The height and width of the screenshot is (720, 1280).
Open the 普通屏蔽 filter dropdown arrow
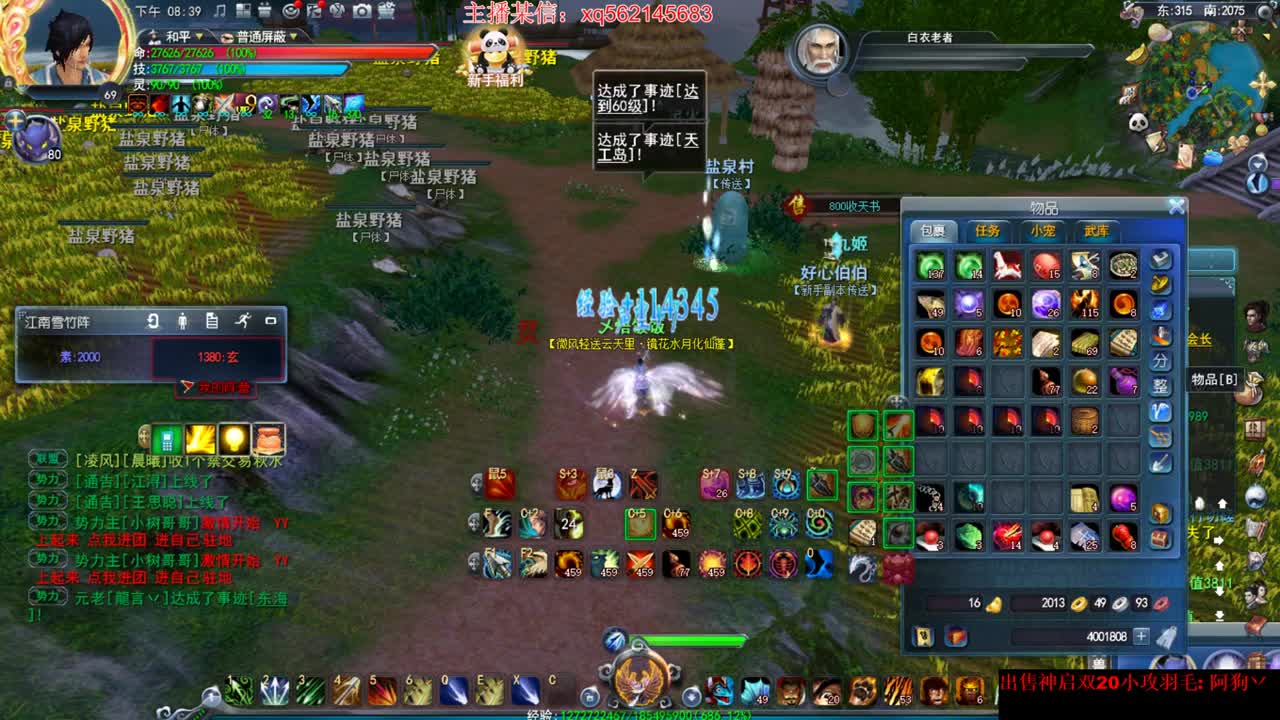coord(293,36)
